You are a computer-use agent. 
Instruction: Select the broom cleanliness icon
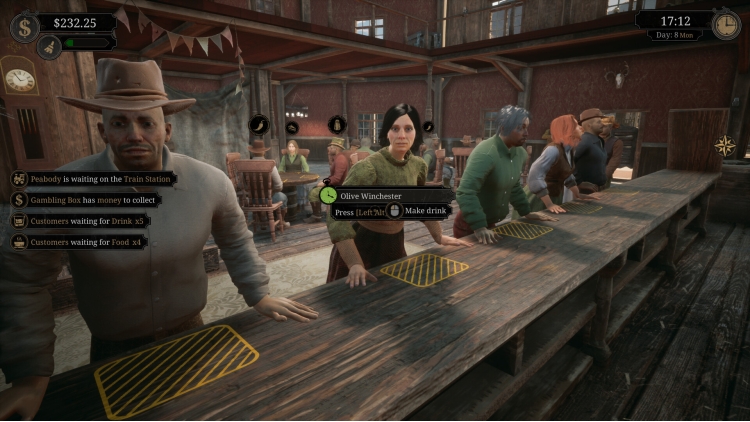pyautogui.click(x=49, y=45)
